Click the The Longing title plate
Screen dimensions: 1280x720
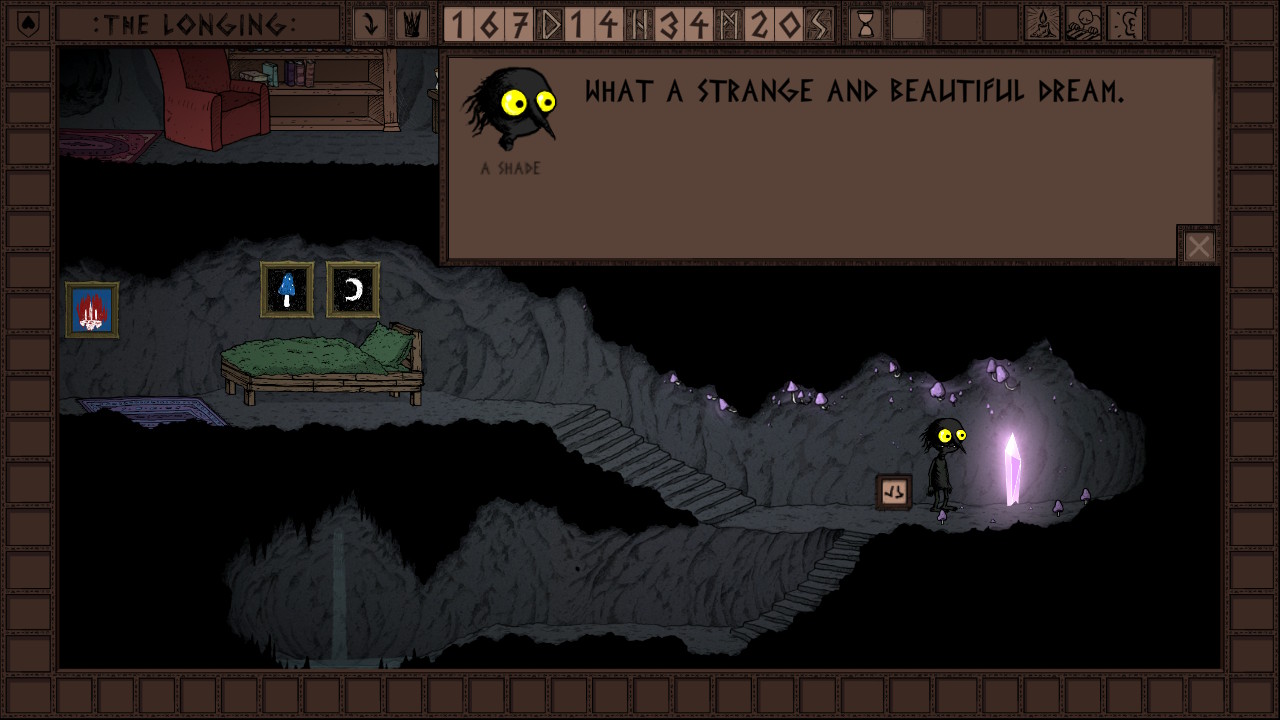[x=195, y=24]
